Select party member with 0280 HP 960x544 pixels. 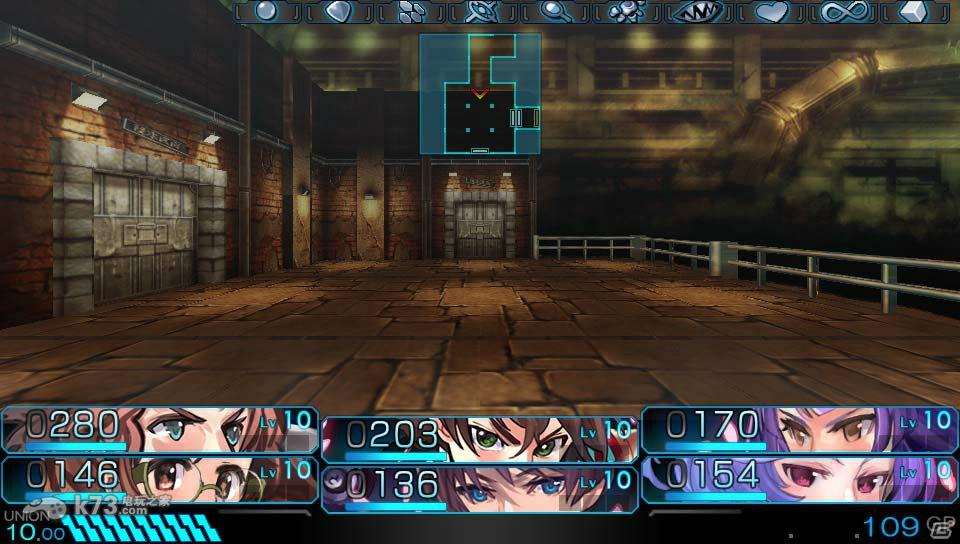click(x=160, y=430)
